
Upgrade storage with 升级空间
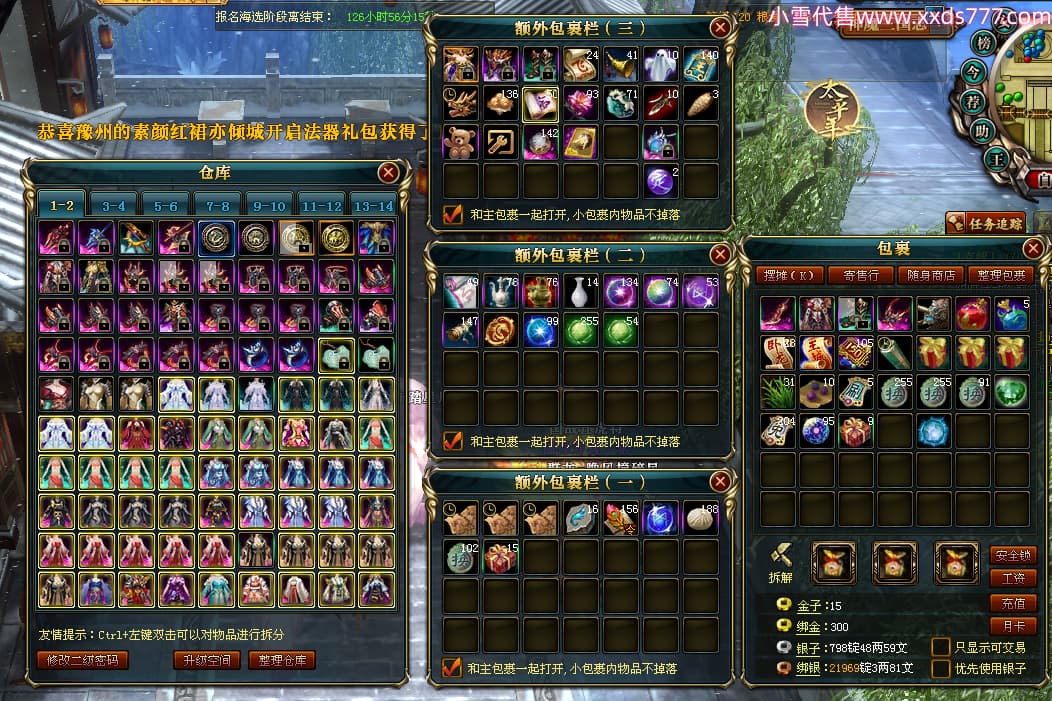click(x=207, y=660)
